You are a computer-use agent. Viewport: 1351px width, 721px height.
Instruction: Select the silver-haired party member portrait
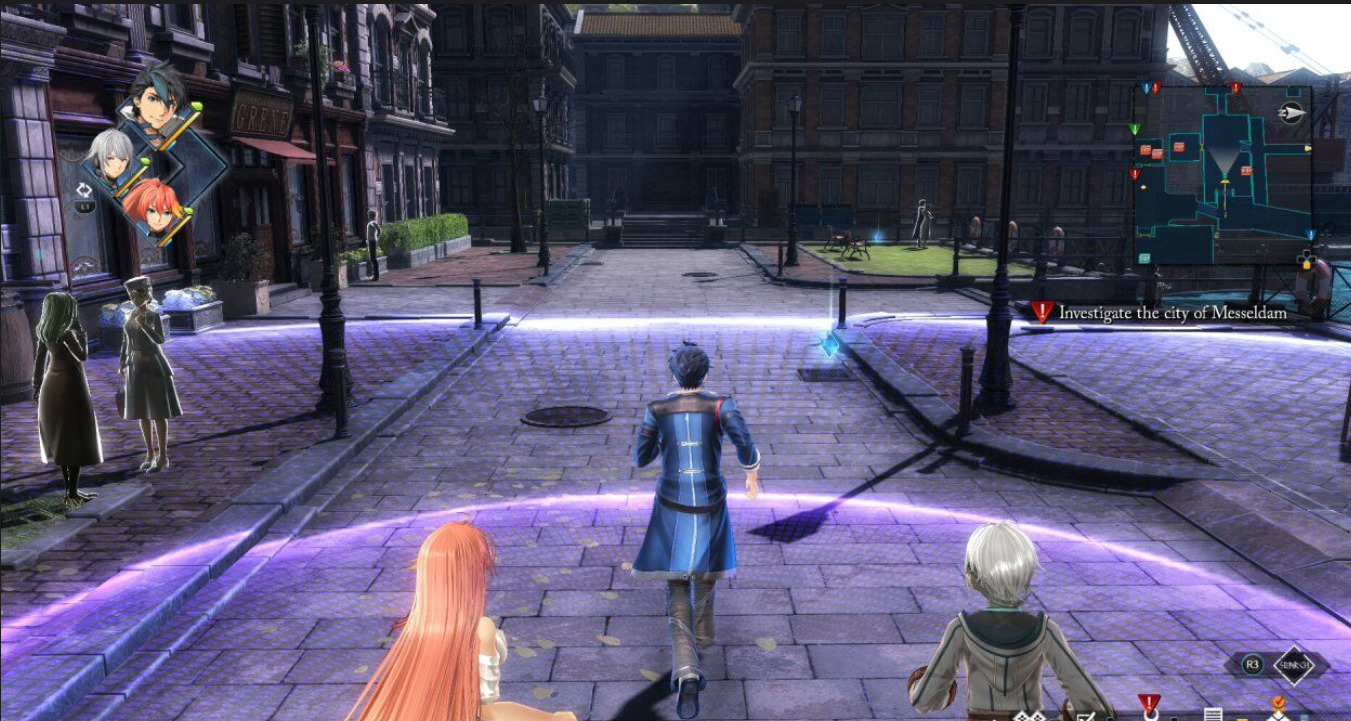click(x=111, y=155)
